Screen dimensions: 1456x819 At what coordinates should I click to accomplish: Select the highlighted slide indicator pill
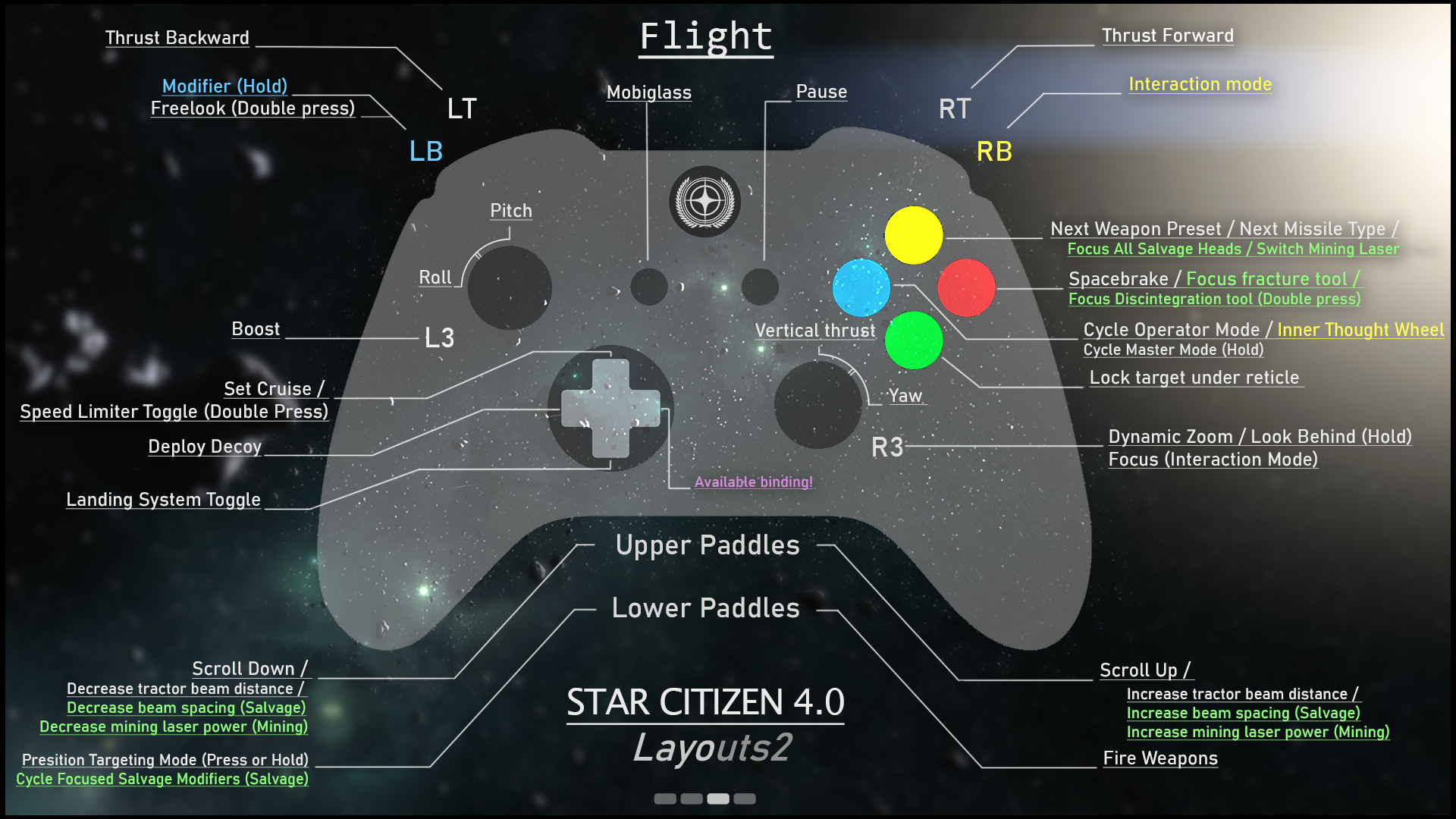point(717,799)
